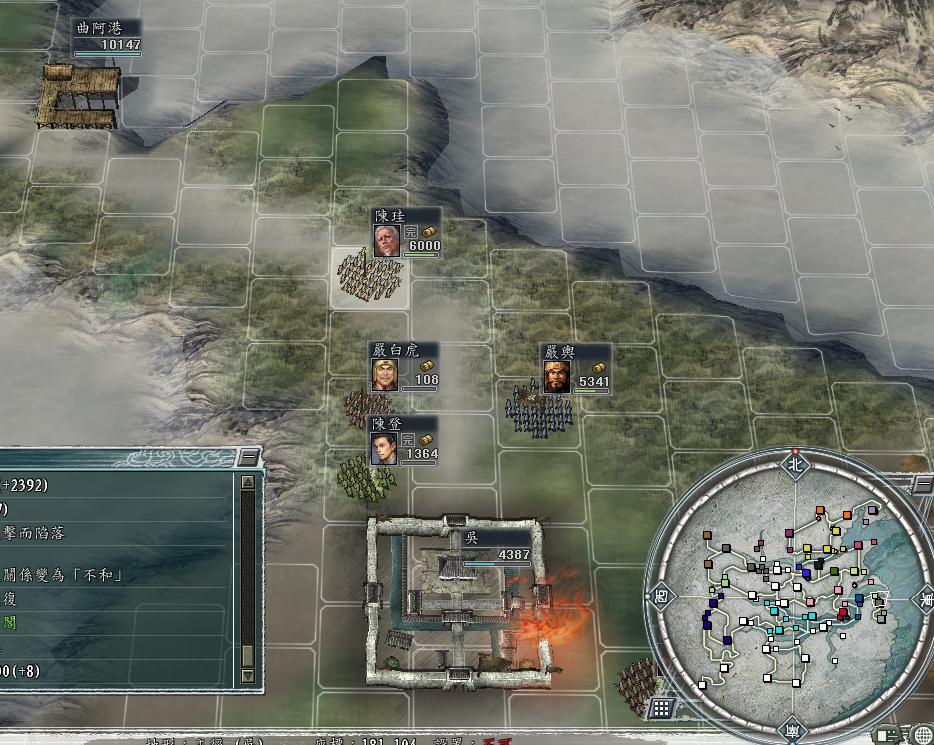The height and width of the screenshot is (745, 934).
Task: Select 陳登's unit nameplate
Action: [x=403, y=440]
